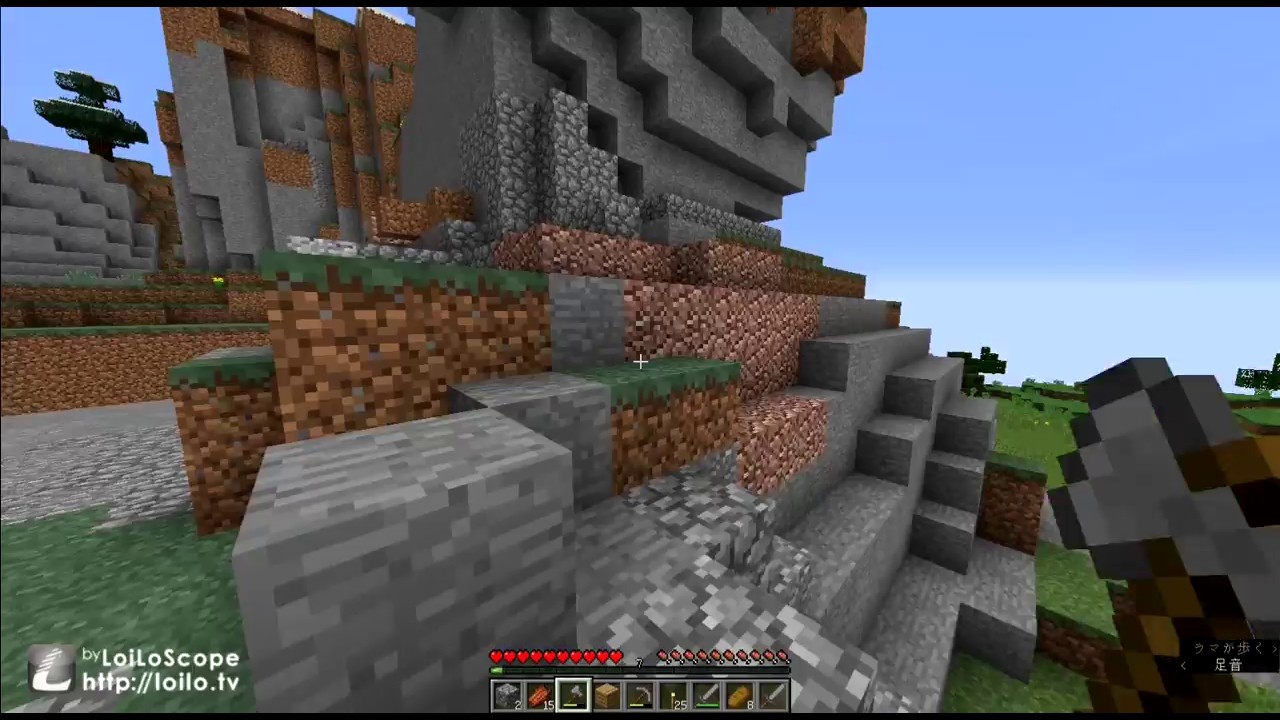Screen dimensions: 1280x720
Task: Select the cobblestone block in the hotbar
Action: (507, 695)
